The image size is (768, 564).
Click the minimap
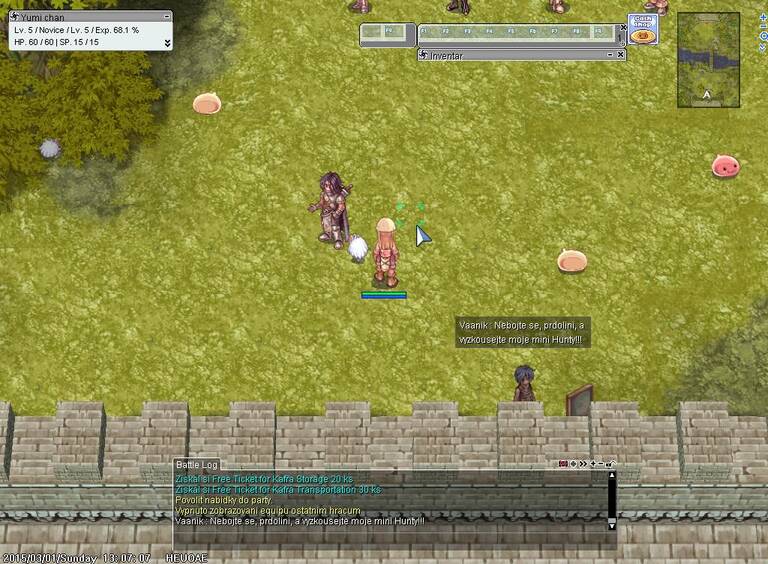[708, 59]
